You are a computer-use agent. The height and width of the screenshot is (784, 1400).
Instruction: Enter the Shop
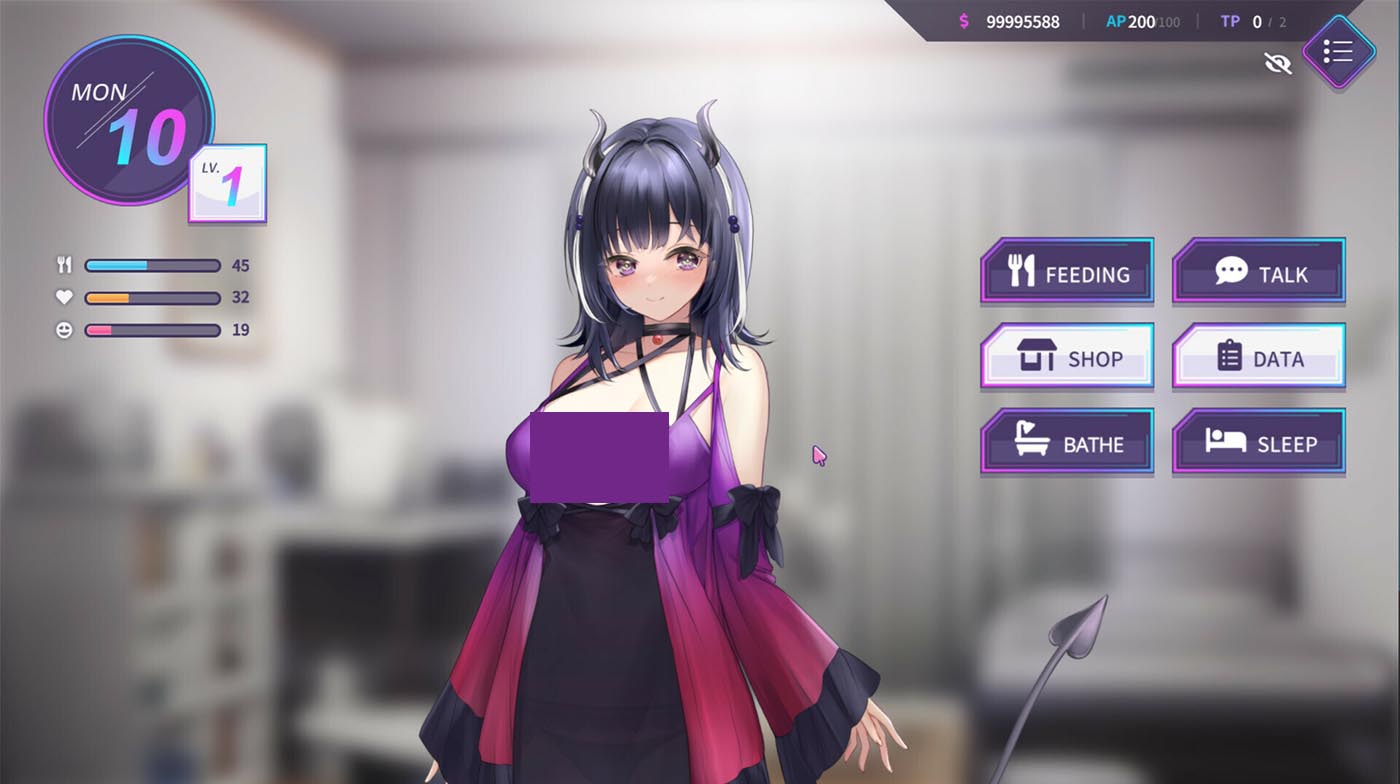pos(1067,356)
